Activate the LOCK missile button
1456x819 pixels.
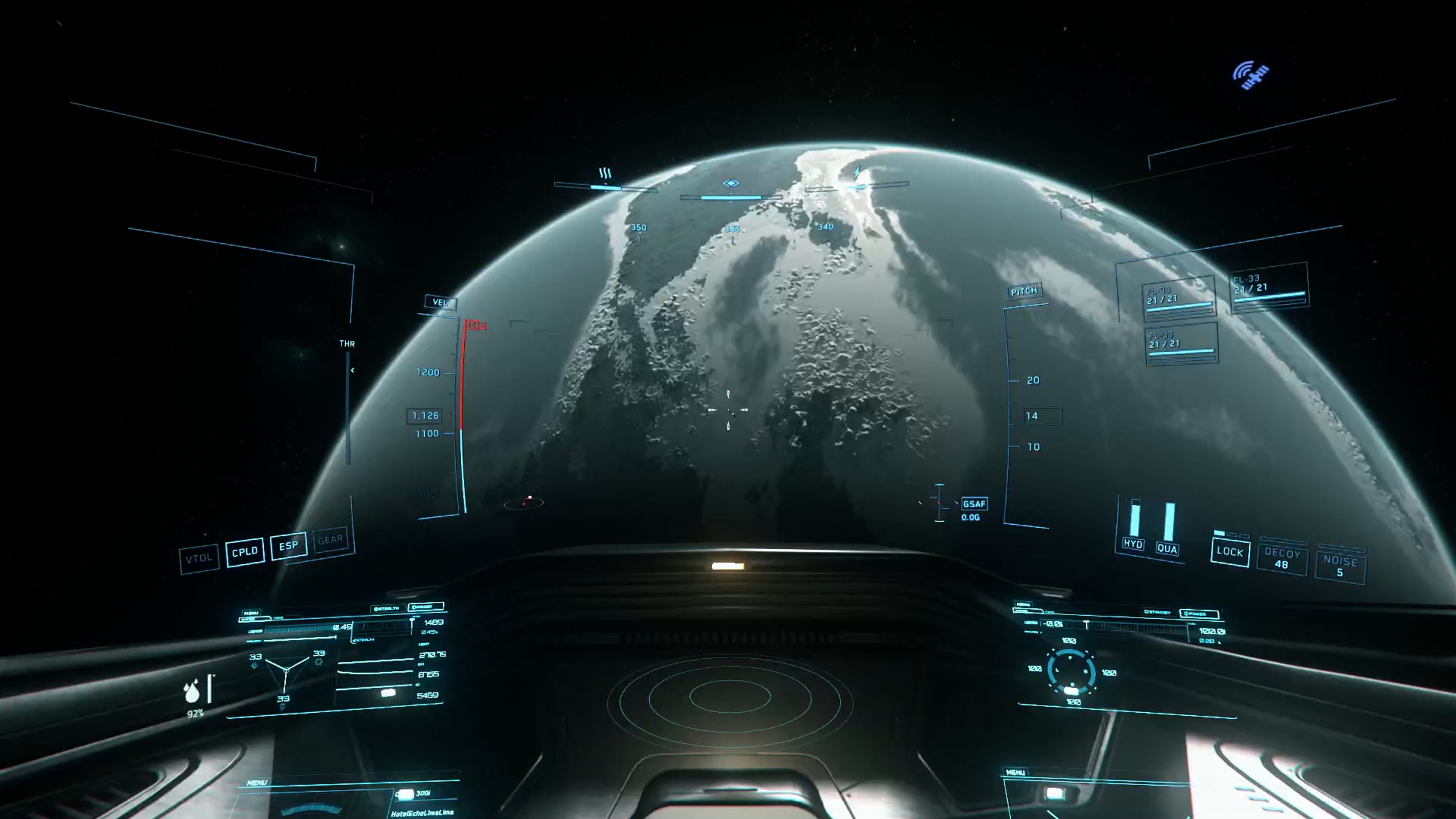(x=1230, y=553)
